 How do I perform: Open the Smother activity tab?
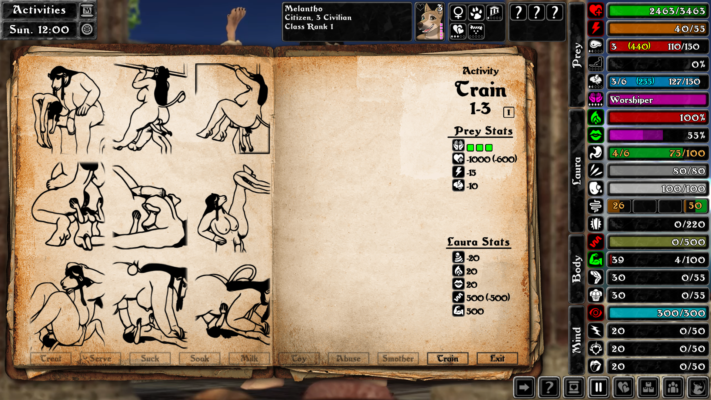pyautogui.click(x=398, y=358)
